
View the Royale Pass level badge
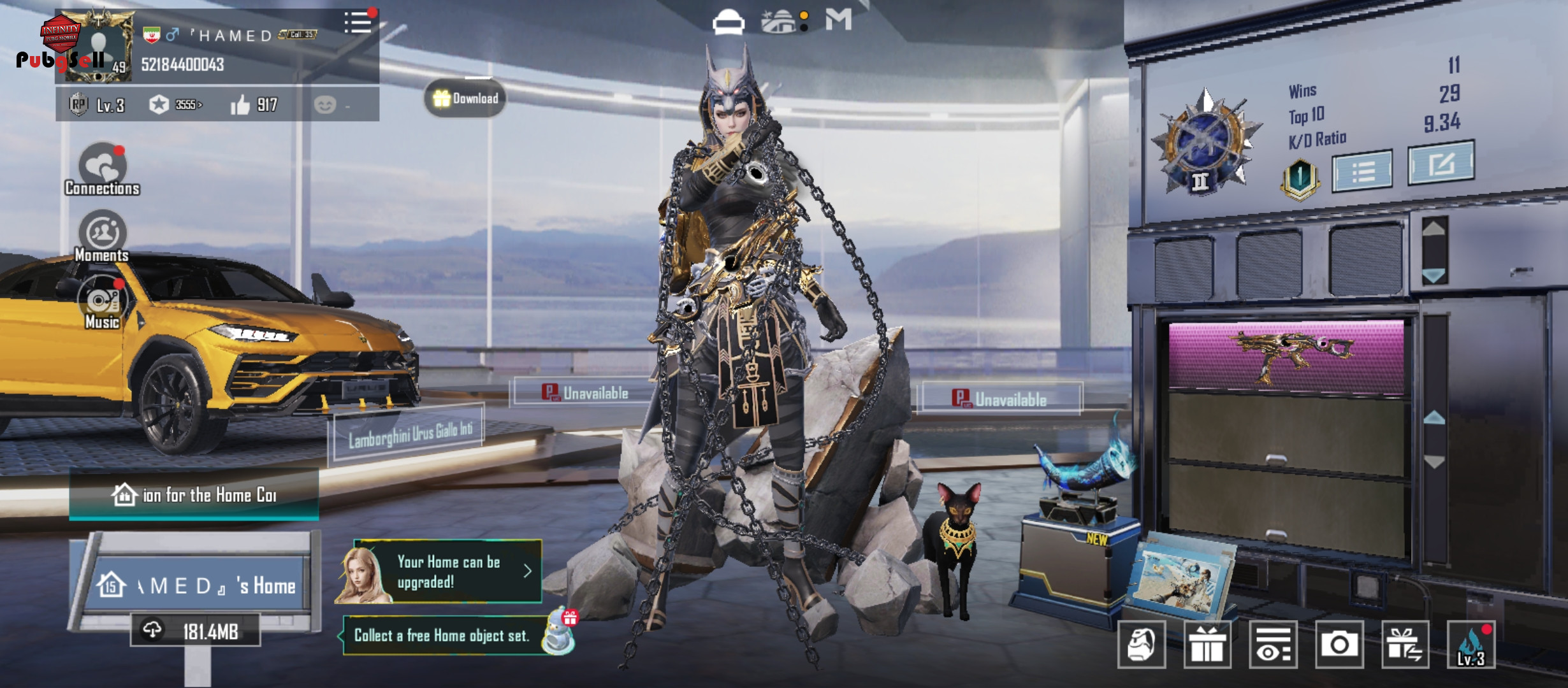pyautogui.click(x=78, y=104)
